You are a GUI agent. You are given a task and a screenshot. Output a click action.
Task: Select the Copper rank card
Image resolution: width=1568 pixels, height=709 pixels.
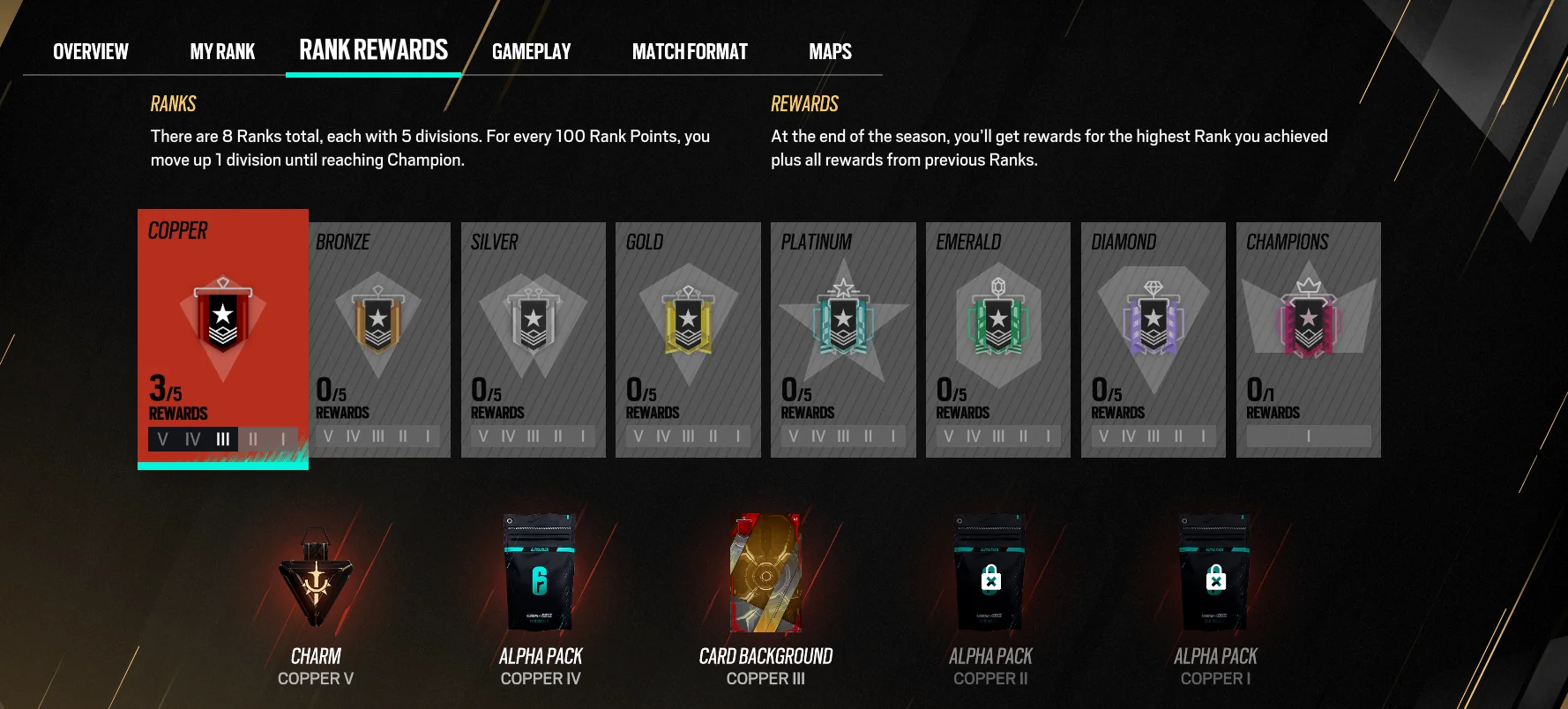point(223,337)
